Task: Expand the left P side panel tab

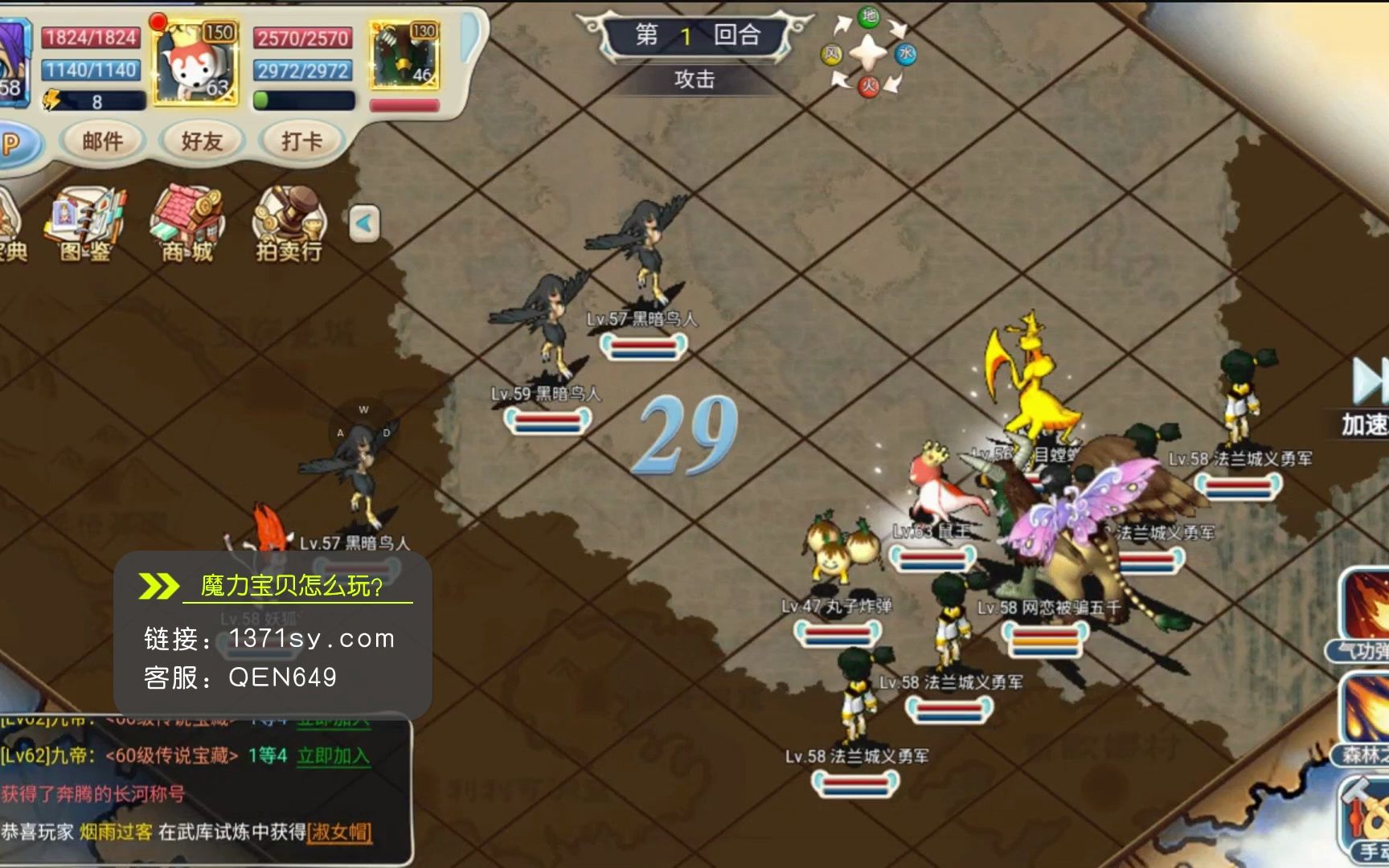Action: click(12, 141)
